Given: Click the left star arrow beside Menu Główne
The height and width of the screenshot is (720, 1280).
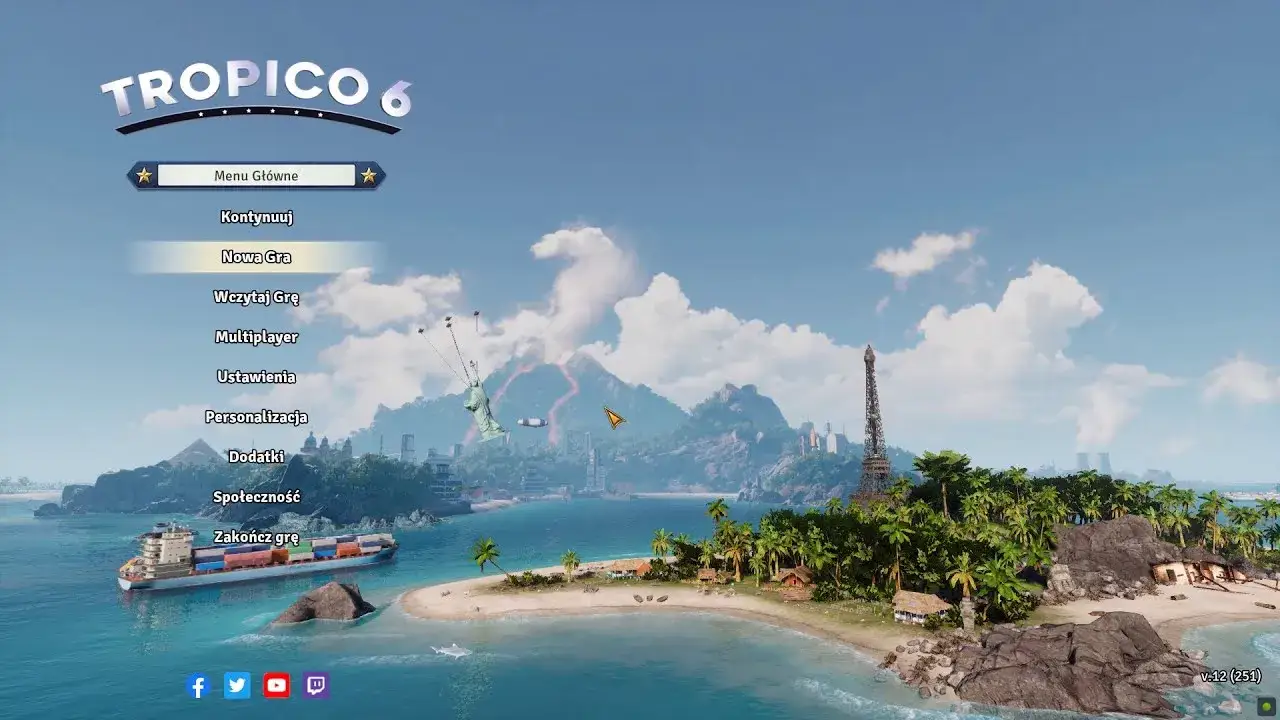Looking at the screenshot, I should click(x=143, y=174).
